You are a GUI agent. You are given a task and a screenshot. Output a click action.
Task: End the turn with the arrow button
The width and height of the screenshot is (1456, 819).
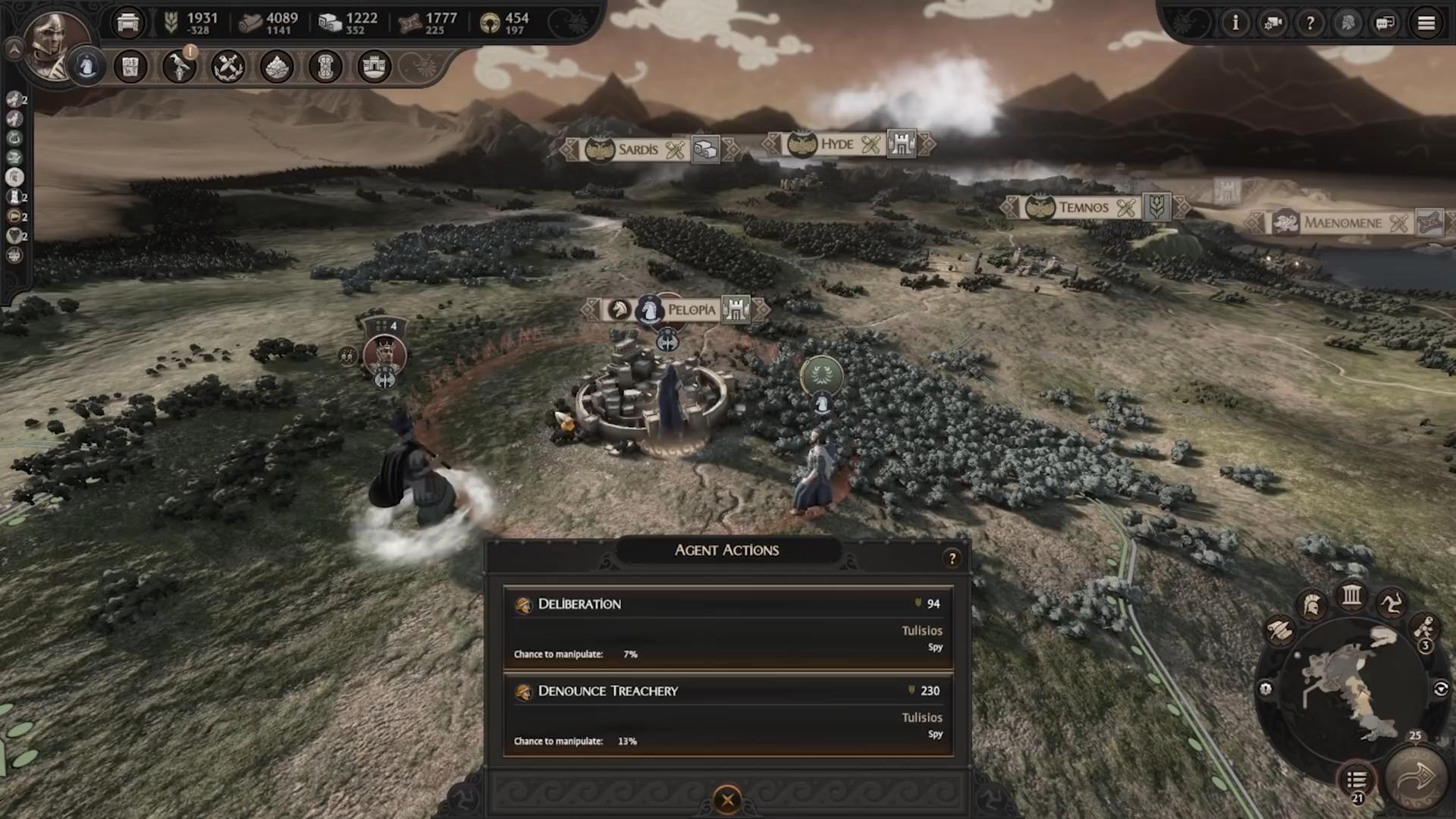(1415, 778)
